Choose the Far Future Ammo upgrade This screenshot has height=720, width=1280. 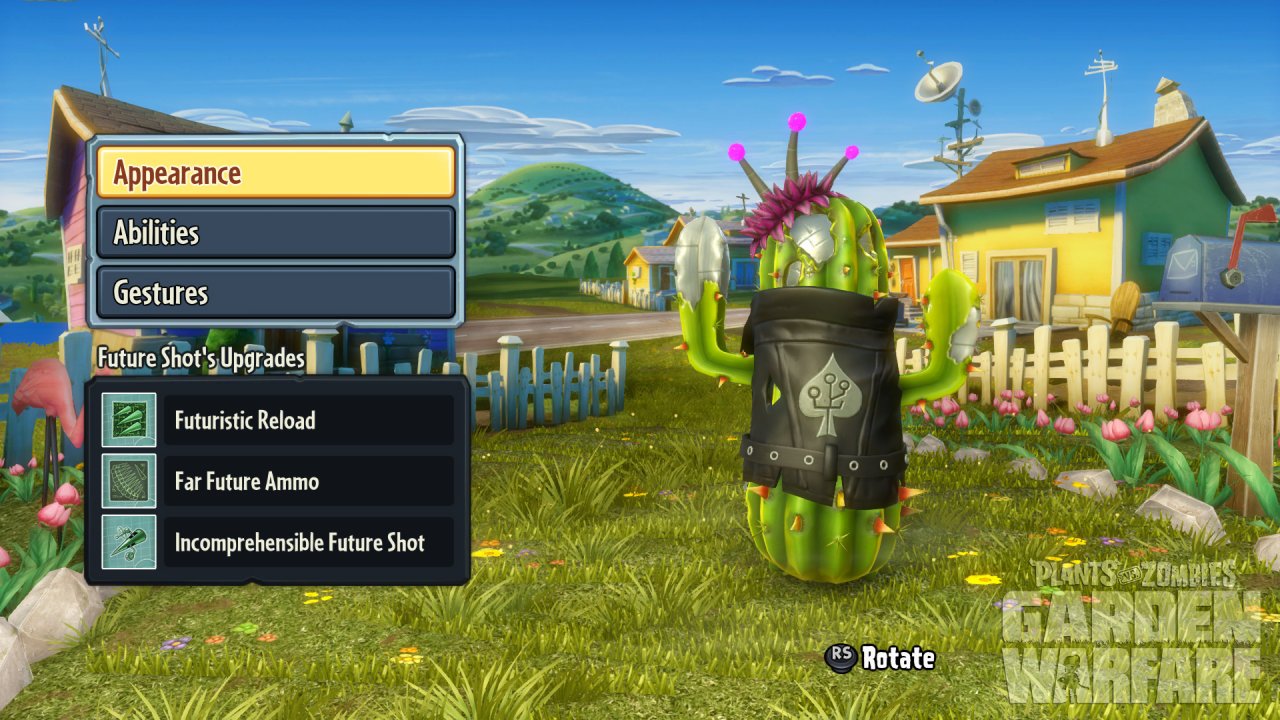click(308, 481)
